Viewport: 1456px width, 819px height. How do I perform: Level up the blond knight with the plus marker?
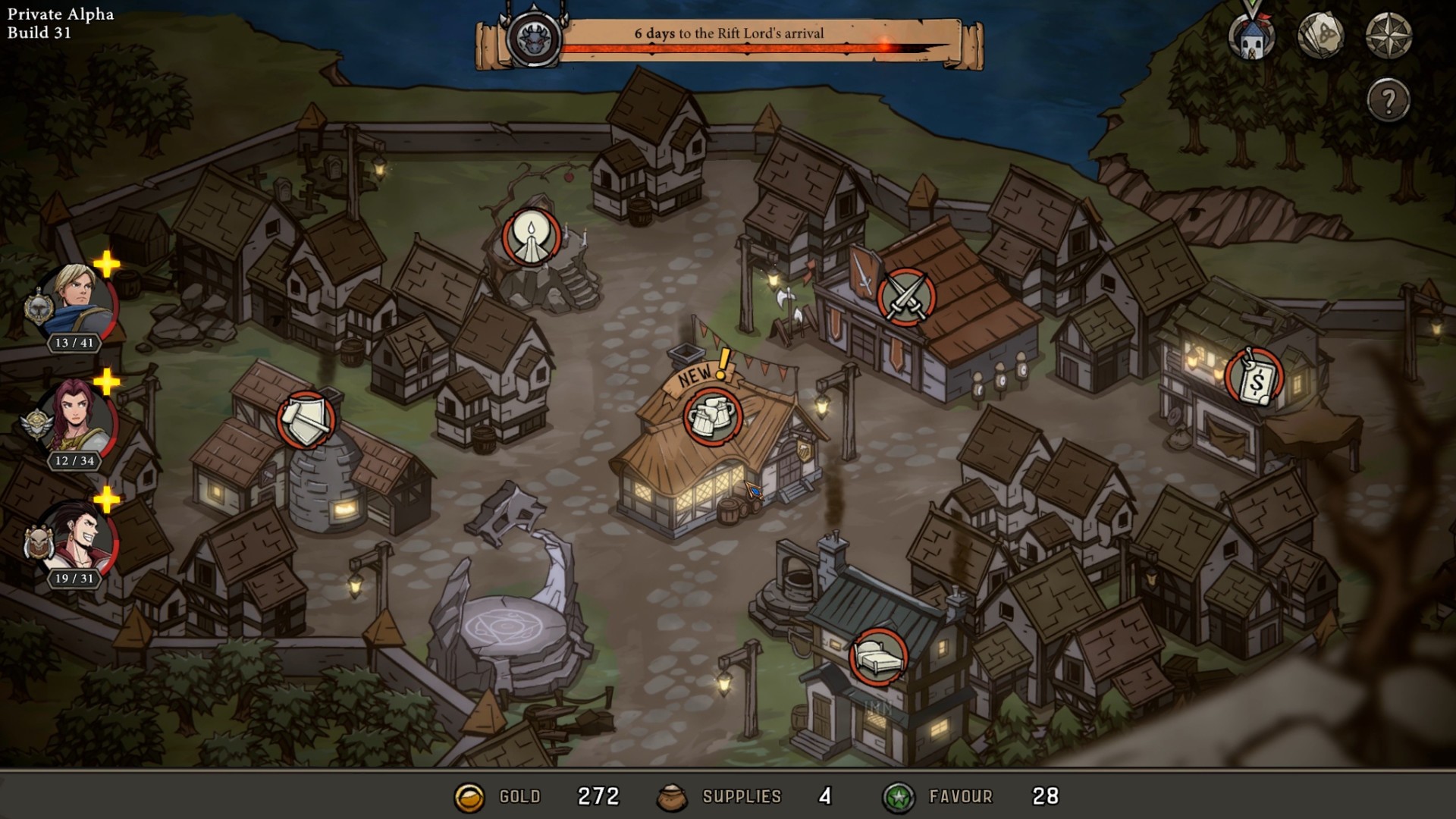click(x=106, y=265)
